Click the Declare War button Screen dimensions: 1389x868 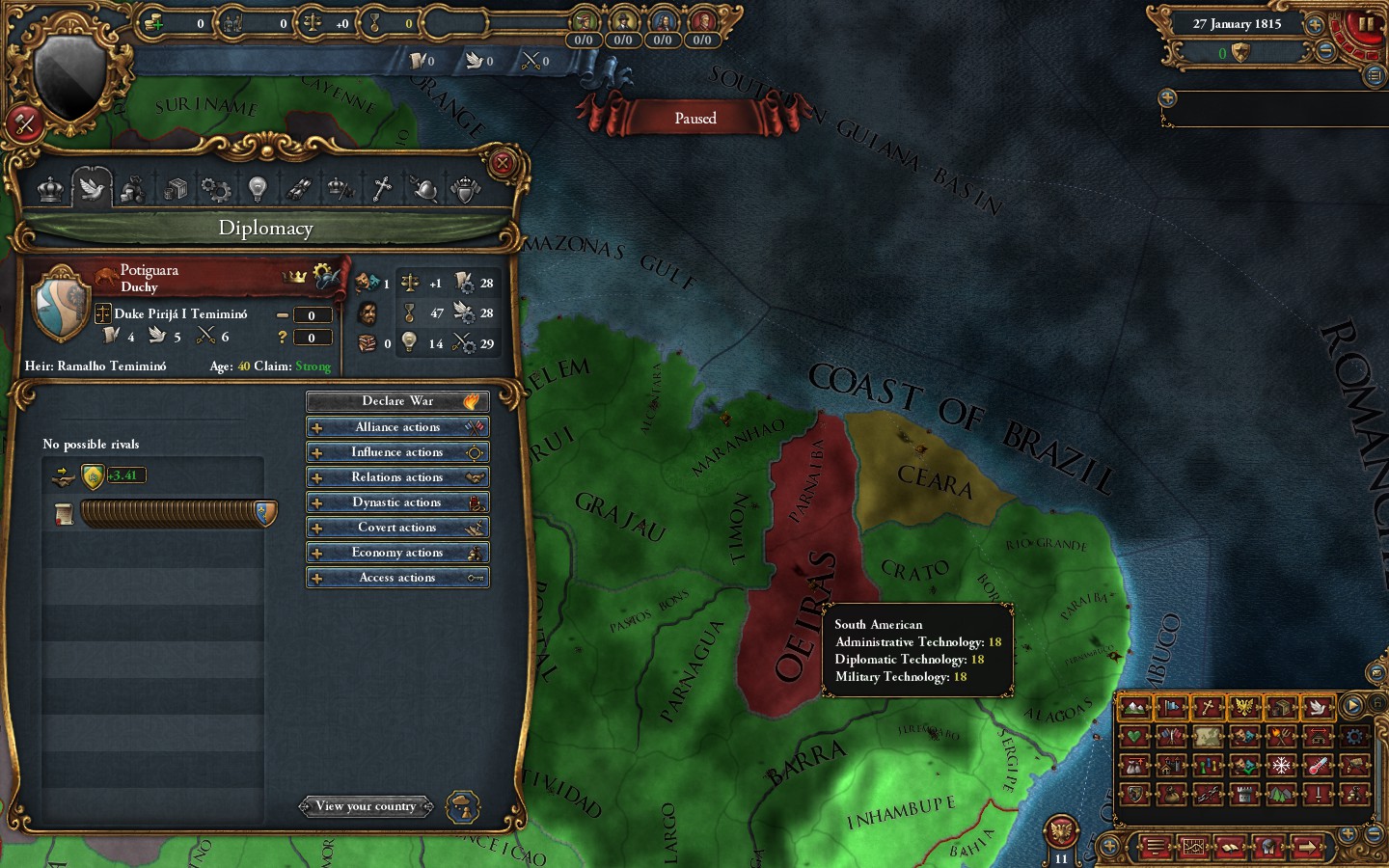[396, 400]
